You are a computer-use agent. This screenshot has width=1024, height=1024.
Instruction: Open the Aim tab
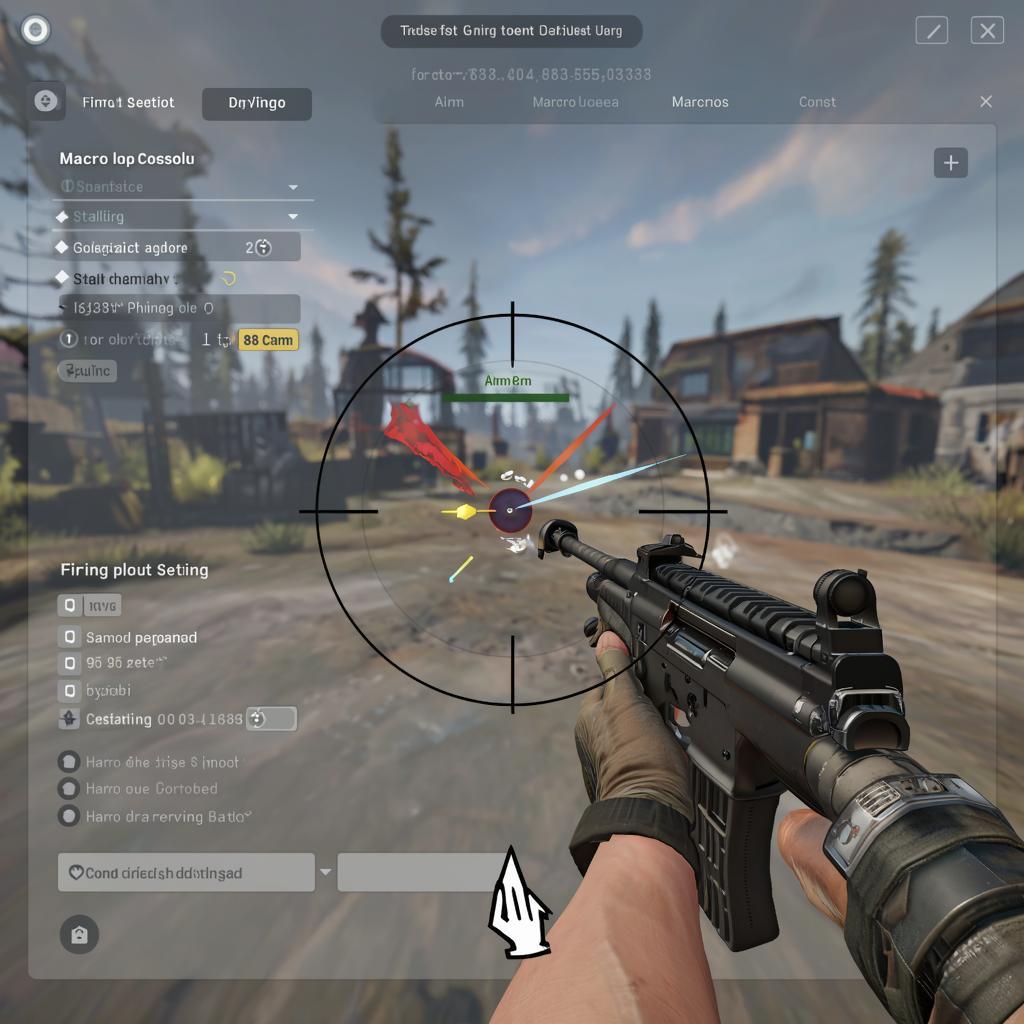click(449, 102)
